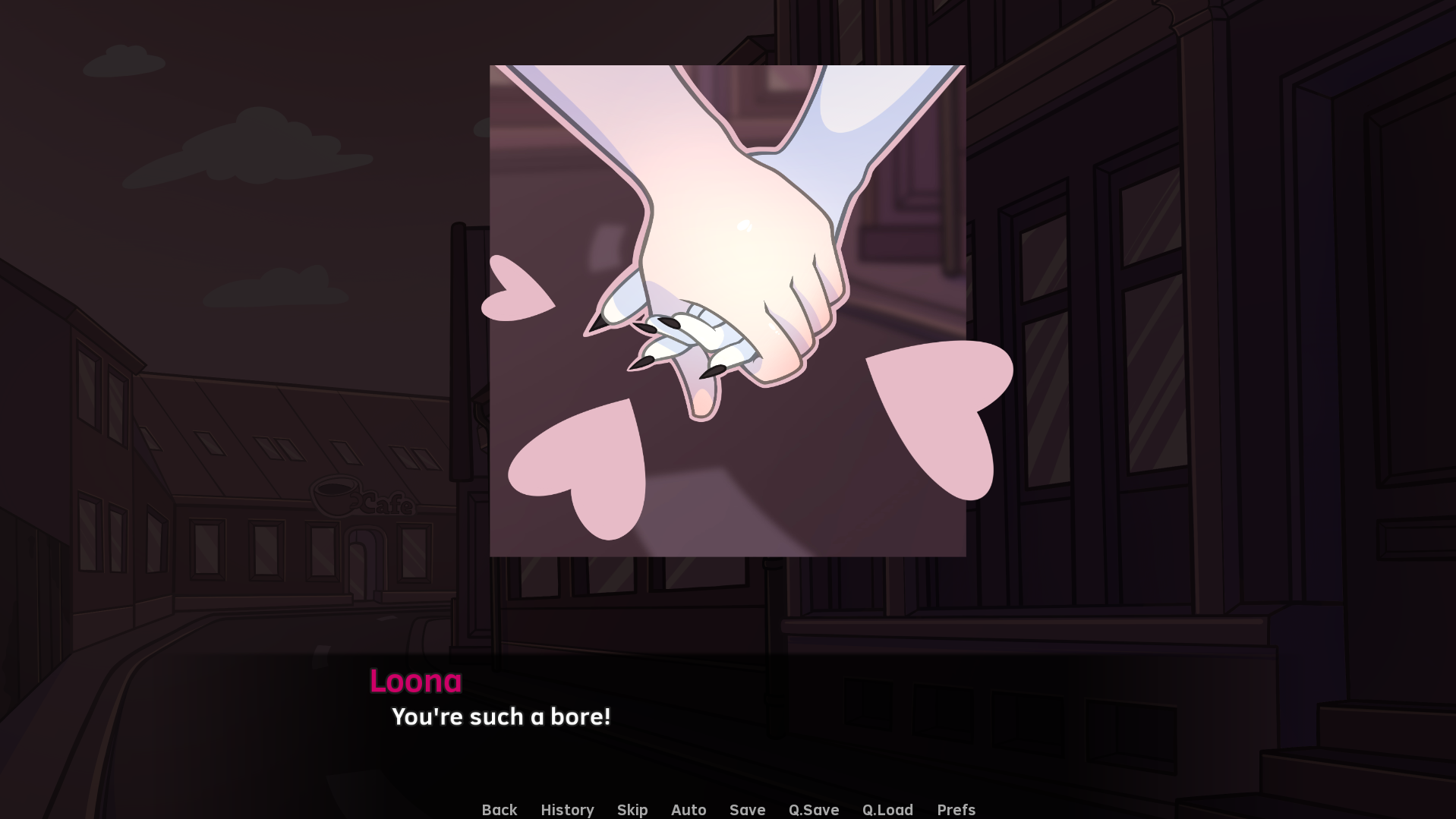
Task: Click the "You're such a bore!" dialogue text
Action: [x=502, y=717]
